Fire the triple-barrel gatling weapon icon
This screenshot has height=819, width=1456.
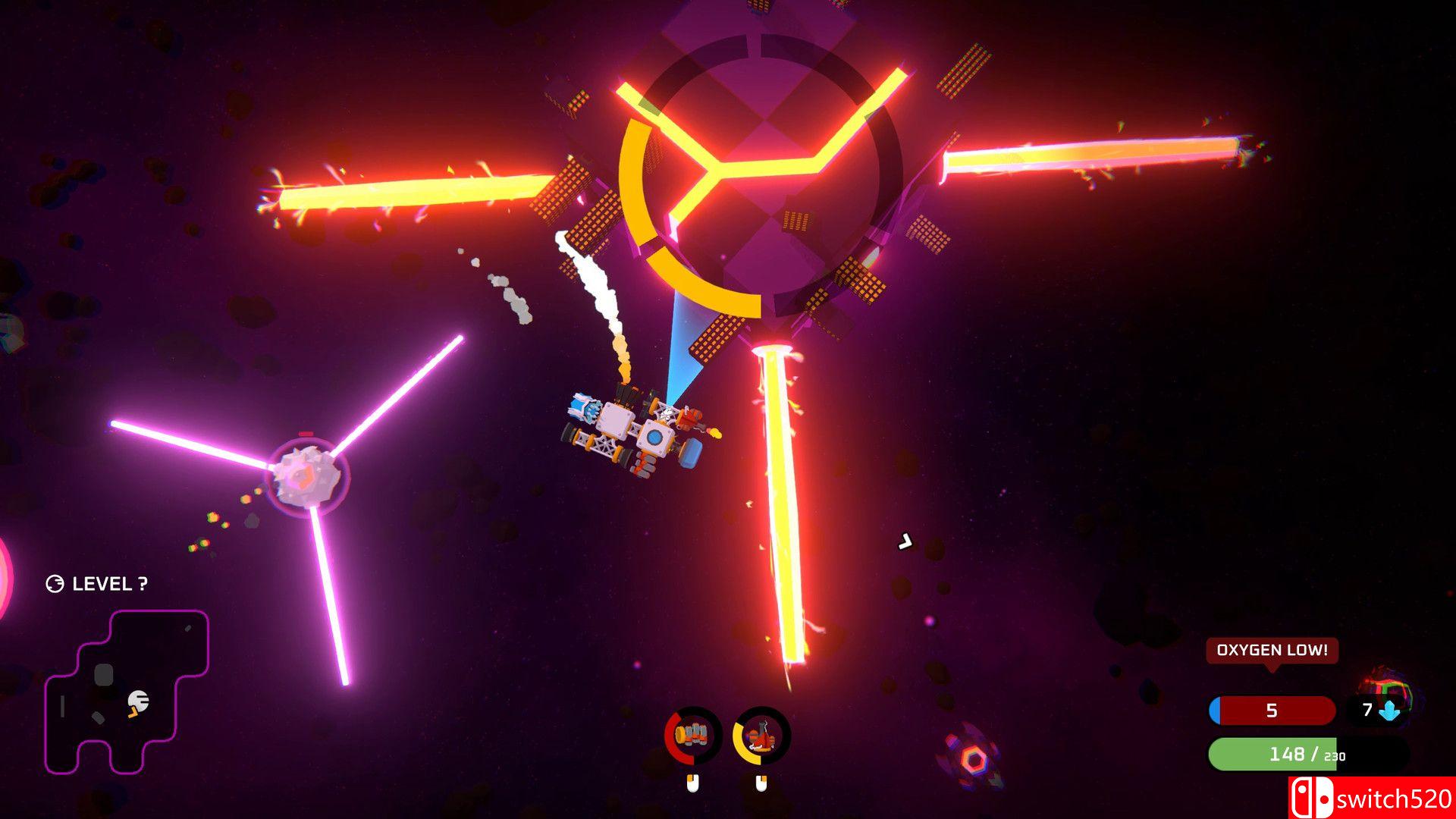pyautogui.click(x=693, y=735)
